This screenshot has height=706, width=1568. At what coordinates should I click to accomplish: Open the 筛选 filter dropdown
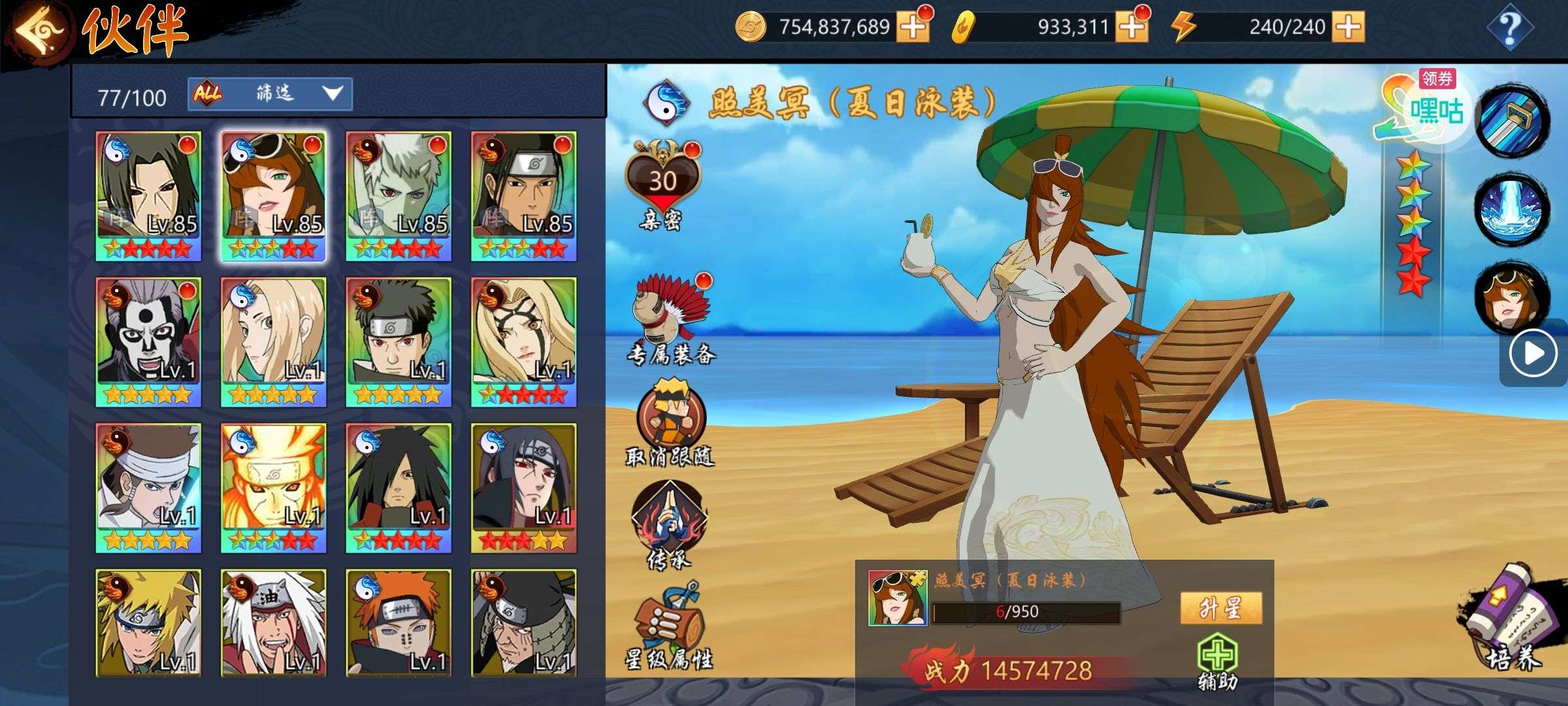(x=270, y=94)
